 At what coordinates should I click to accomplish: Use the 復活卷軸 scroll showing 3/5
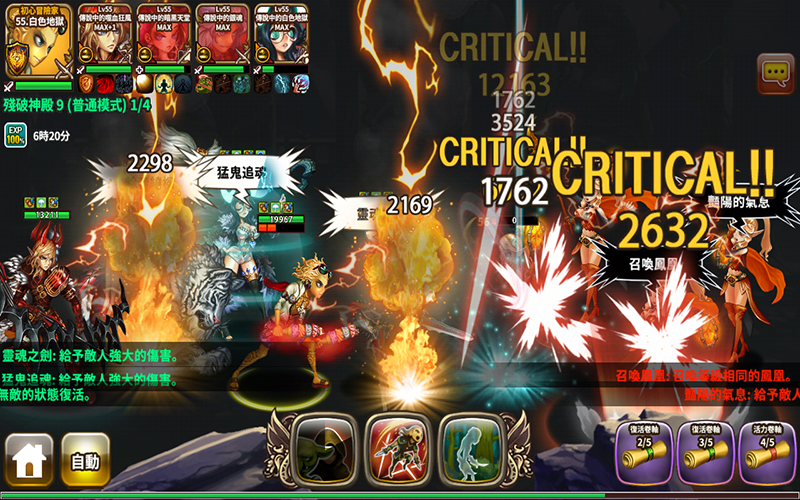coord(706,455)
